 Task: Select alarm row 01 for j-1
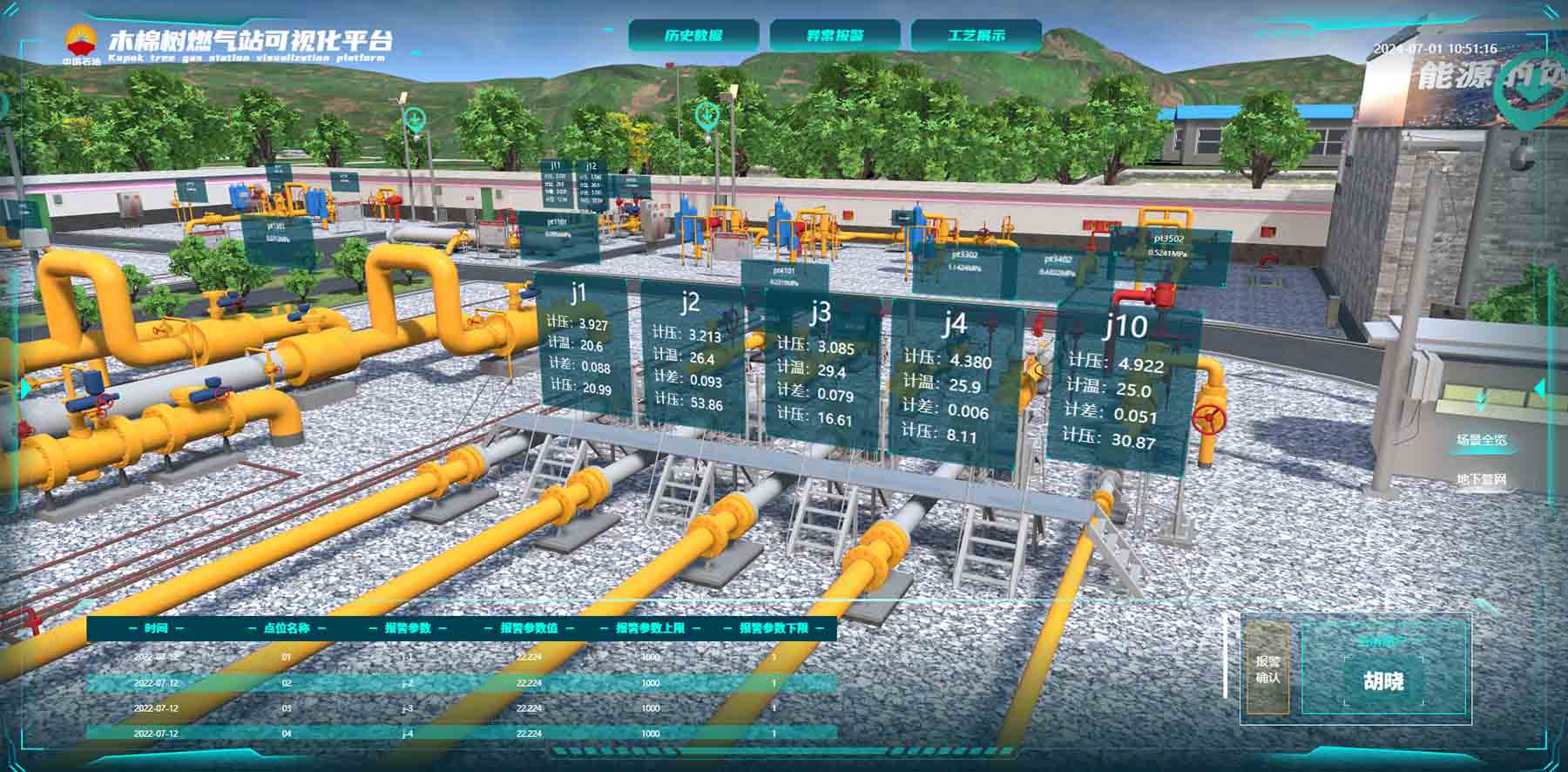coord(462,657)
